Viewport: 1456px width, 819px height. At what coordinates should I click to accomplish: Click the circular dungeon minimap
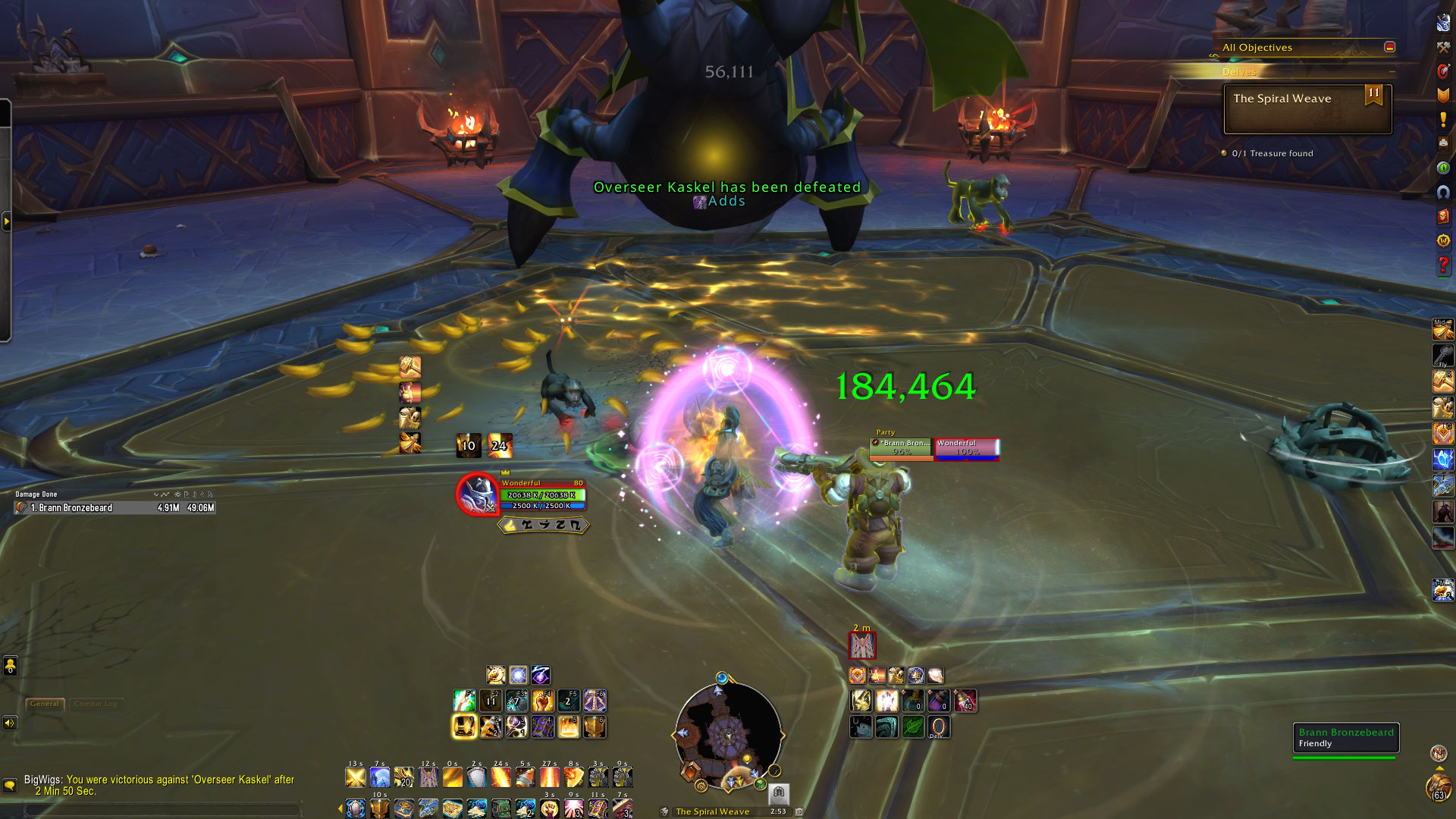click(728, 736)
